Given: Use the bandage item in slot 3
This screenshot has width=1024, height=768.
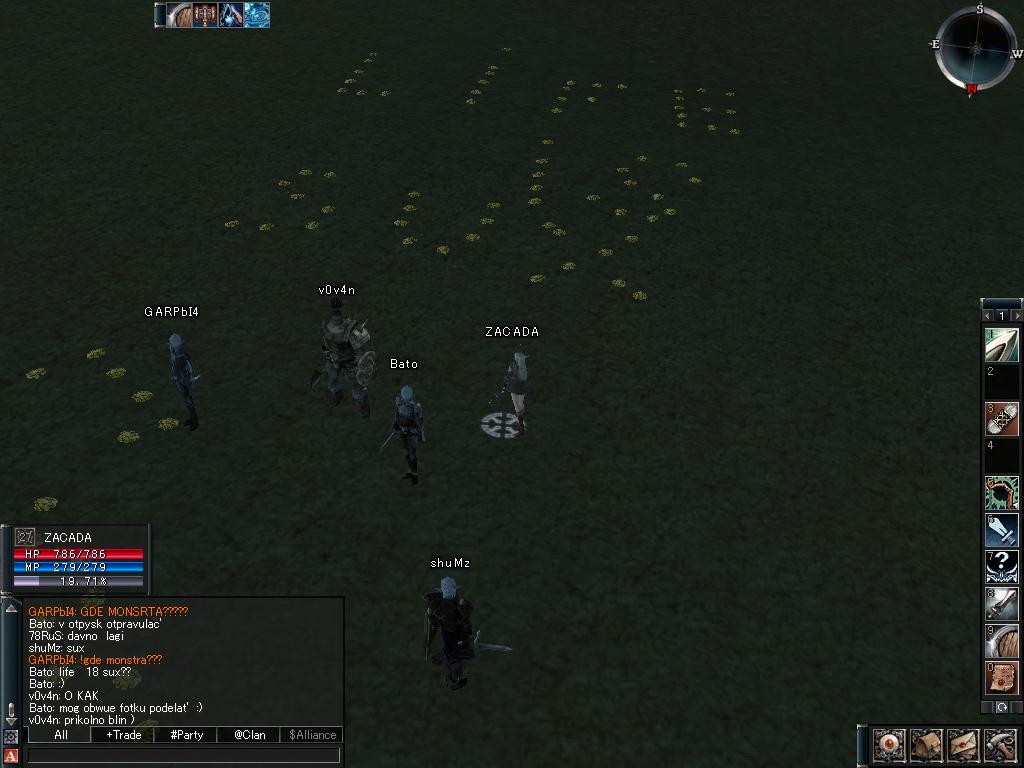Looking at the screenshot, I should pyautogui.click(x=1002, y=419).
